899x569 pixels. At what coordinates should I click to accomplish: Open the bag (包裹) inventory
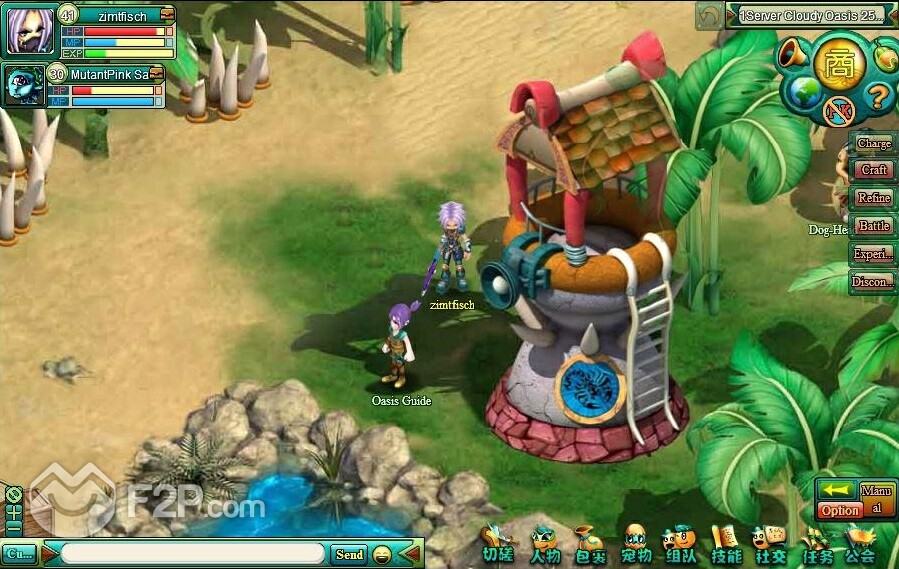pos(589,546)
